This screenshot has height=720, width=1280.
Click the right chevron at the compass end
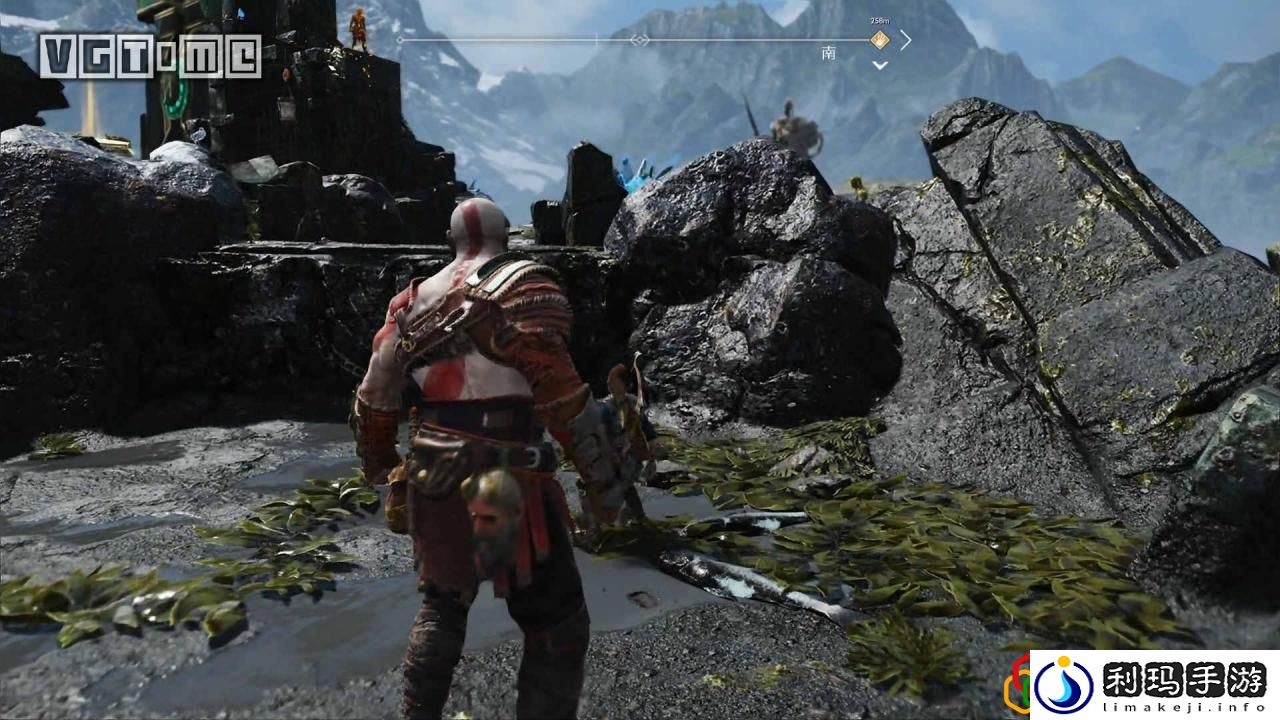pos(905,40)
